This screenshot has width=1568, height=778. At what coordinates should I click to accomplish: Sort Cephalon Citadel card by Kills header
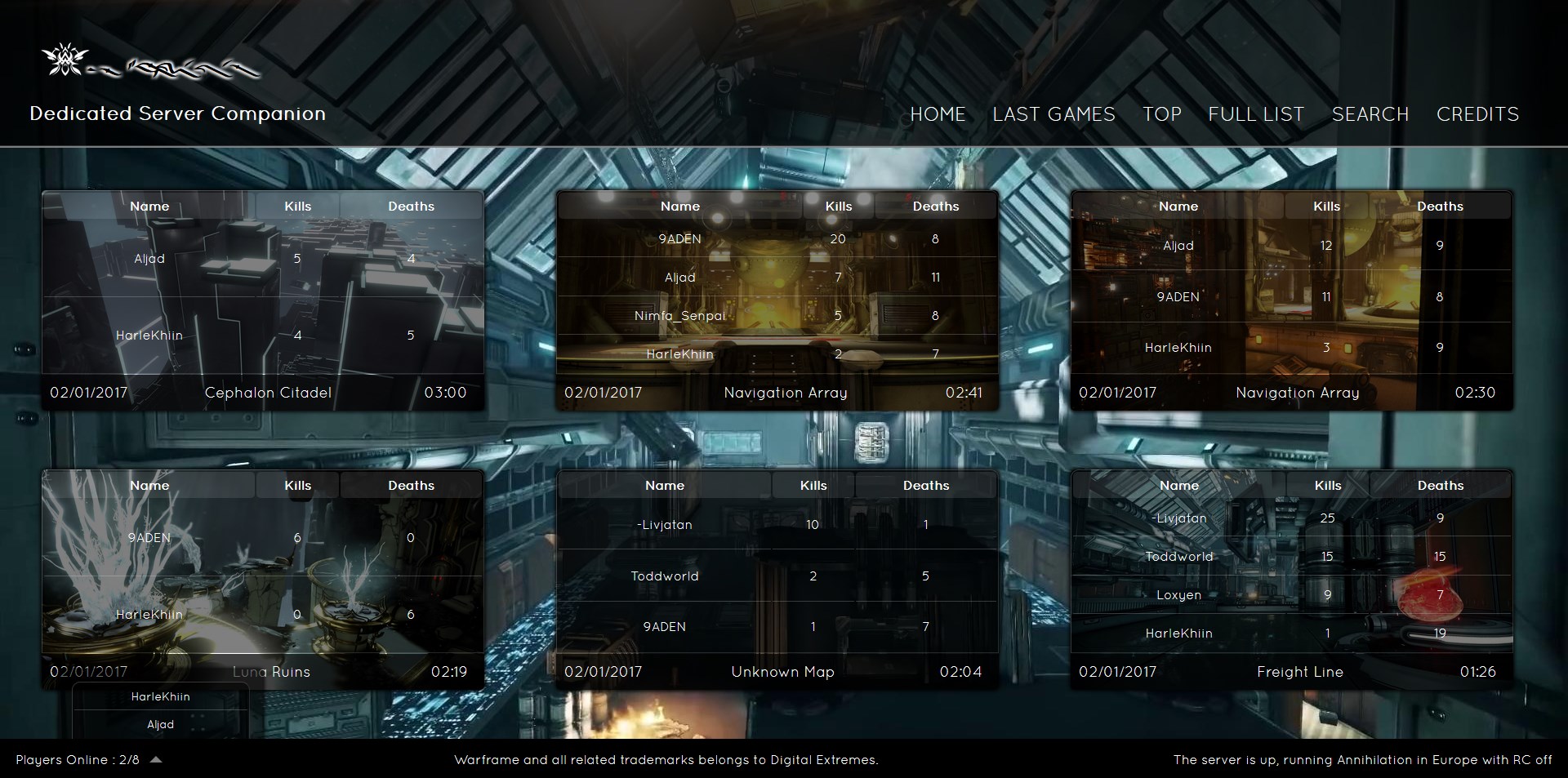297,207
